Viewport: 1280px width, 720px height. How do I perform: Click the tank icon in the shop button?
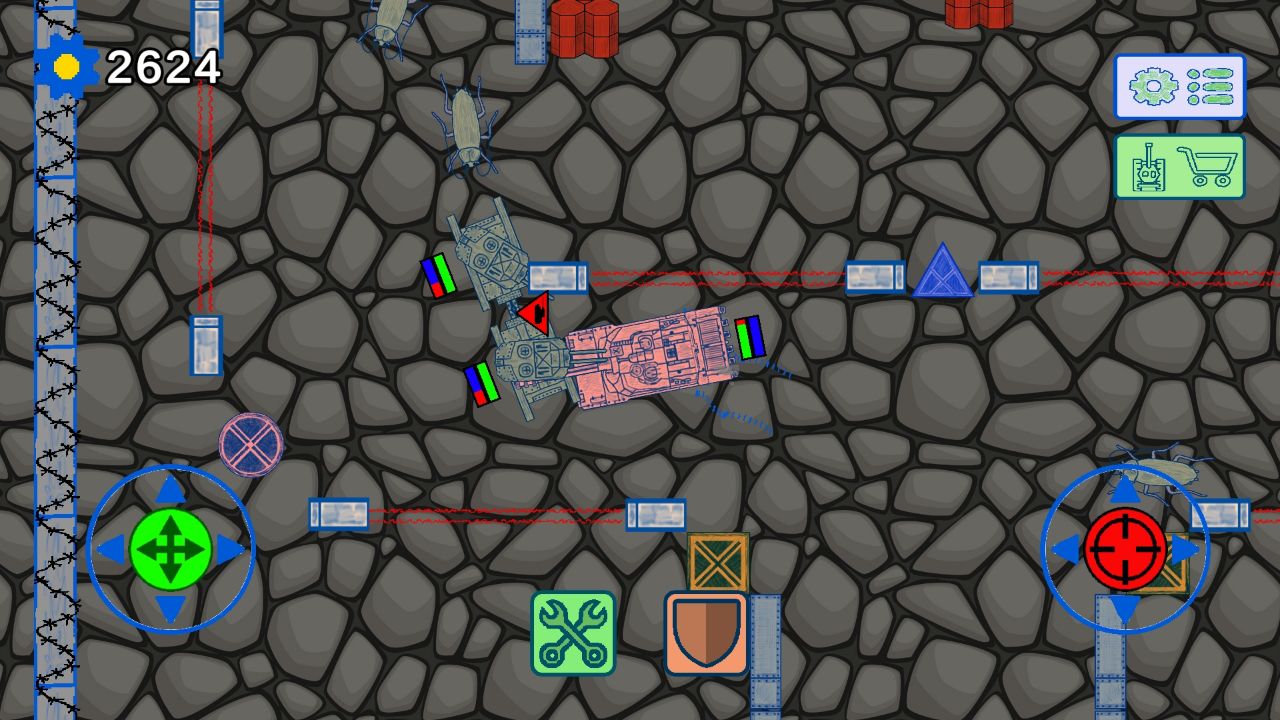[x=1149, y=168]
